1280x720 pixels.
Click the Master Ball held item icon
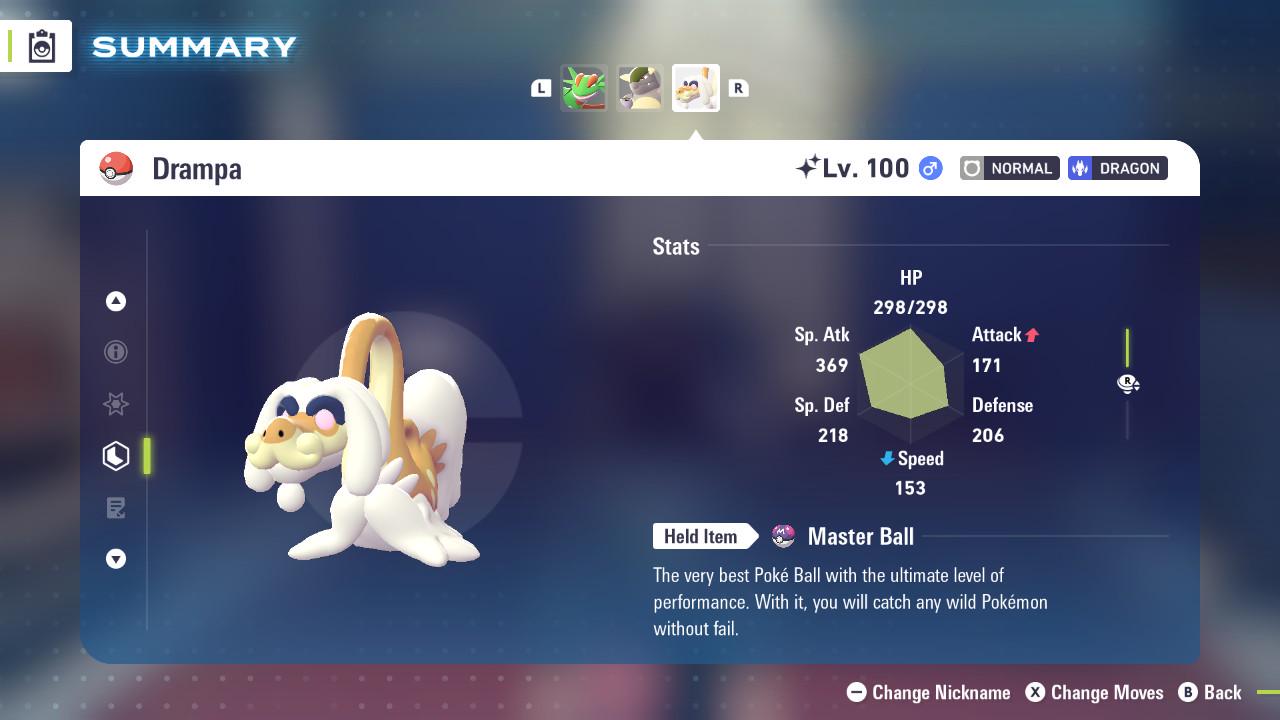pyautogui.click(x=784, y=537)
